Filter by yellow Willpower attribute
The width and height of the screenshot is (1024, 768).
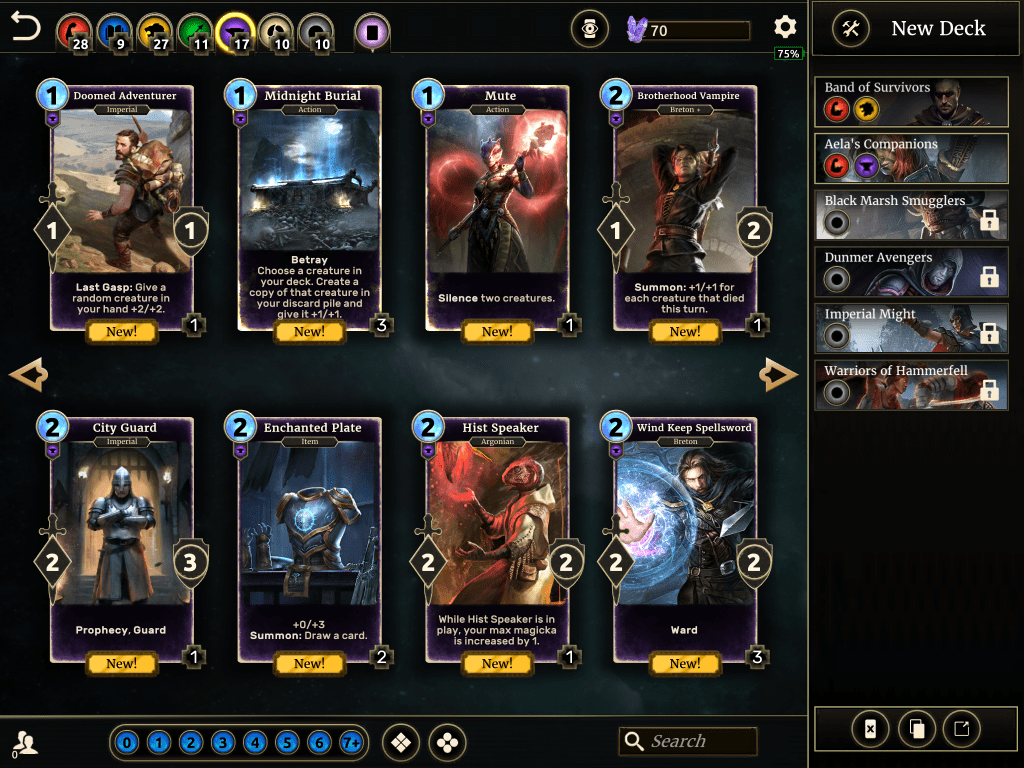pyautogui.click(x=154, y=30)
